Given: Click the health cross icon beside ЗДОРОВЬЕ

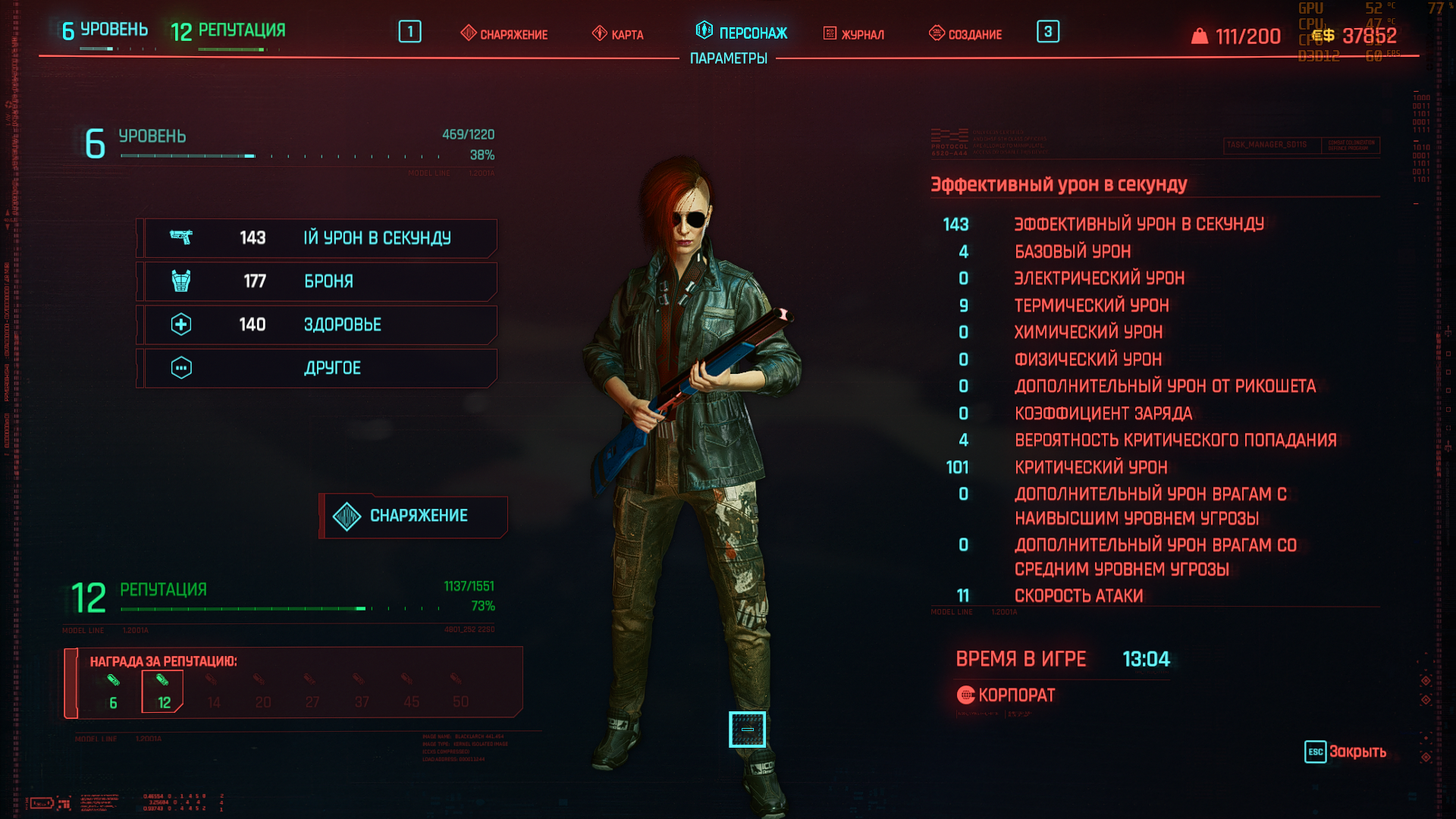Looking at the screenshot, I should coord(182,325).
